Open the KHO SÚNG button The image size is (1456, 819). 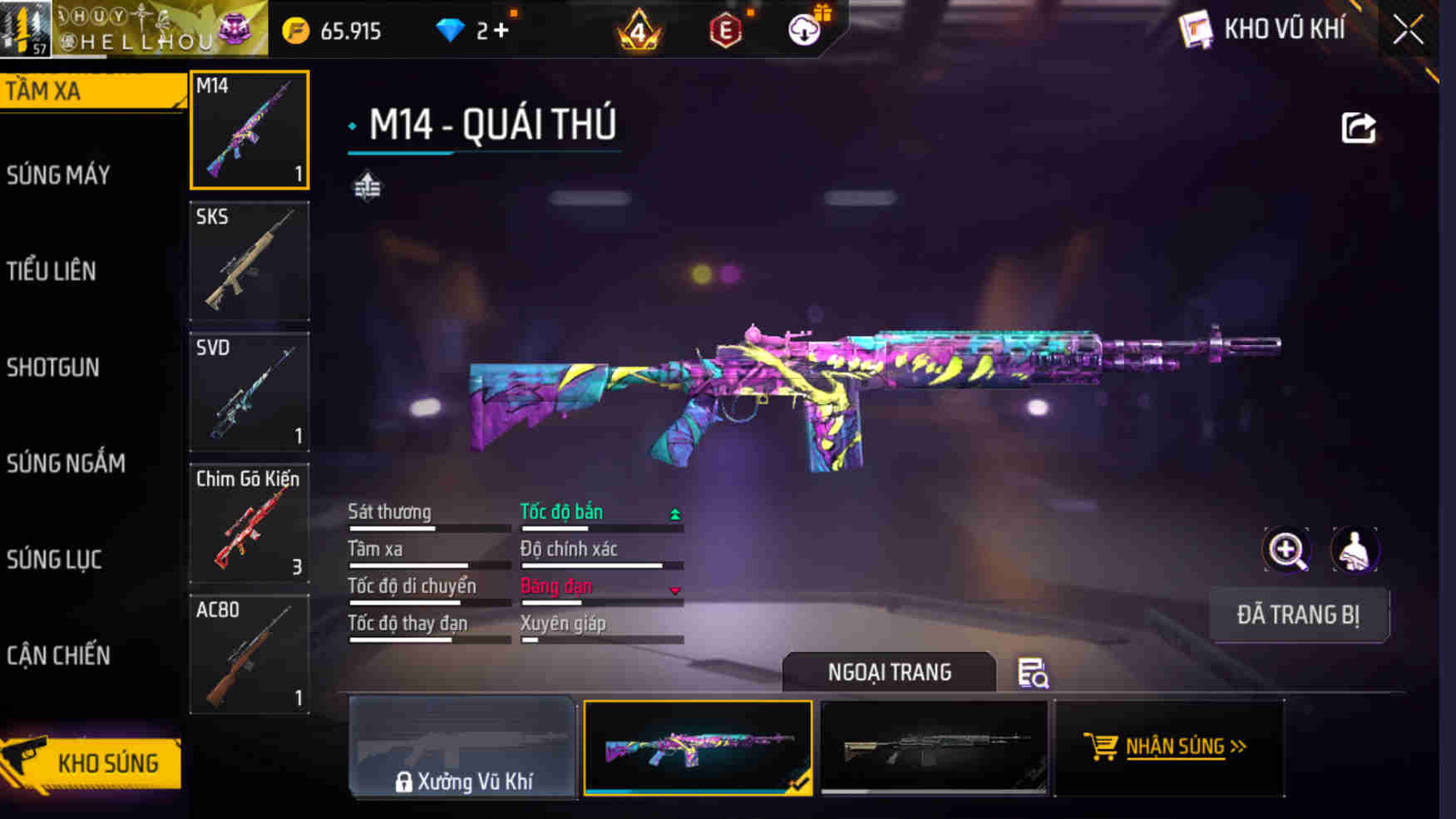pyautogui.click(x=93, y=762)
